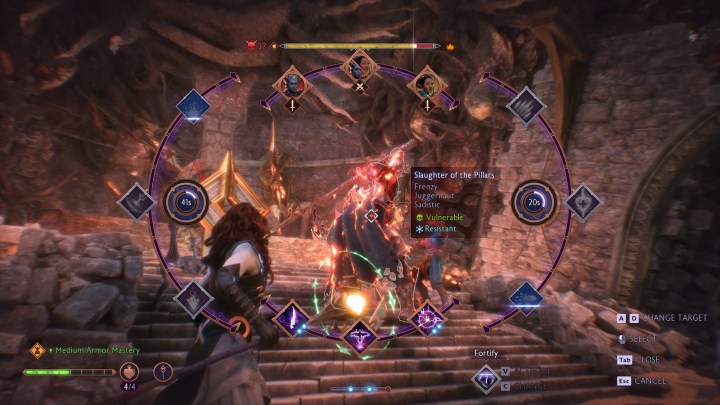The height and width of the screenshot is (405, 720).
Task: Use the upper-left blue burst companion ability
Action: 194,106
